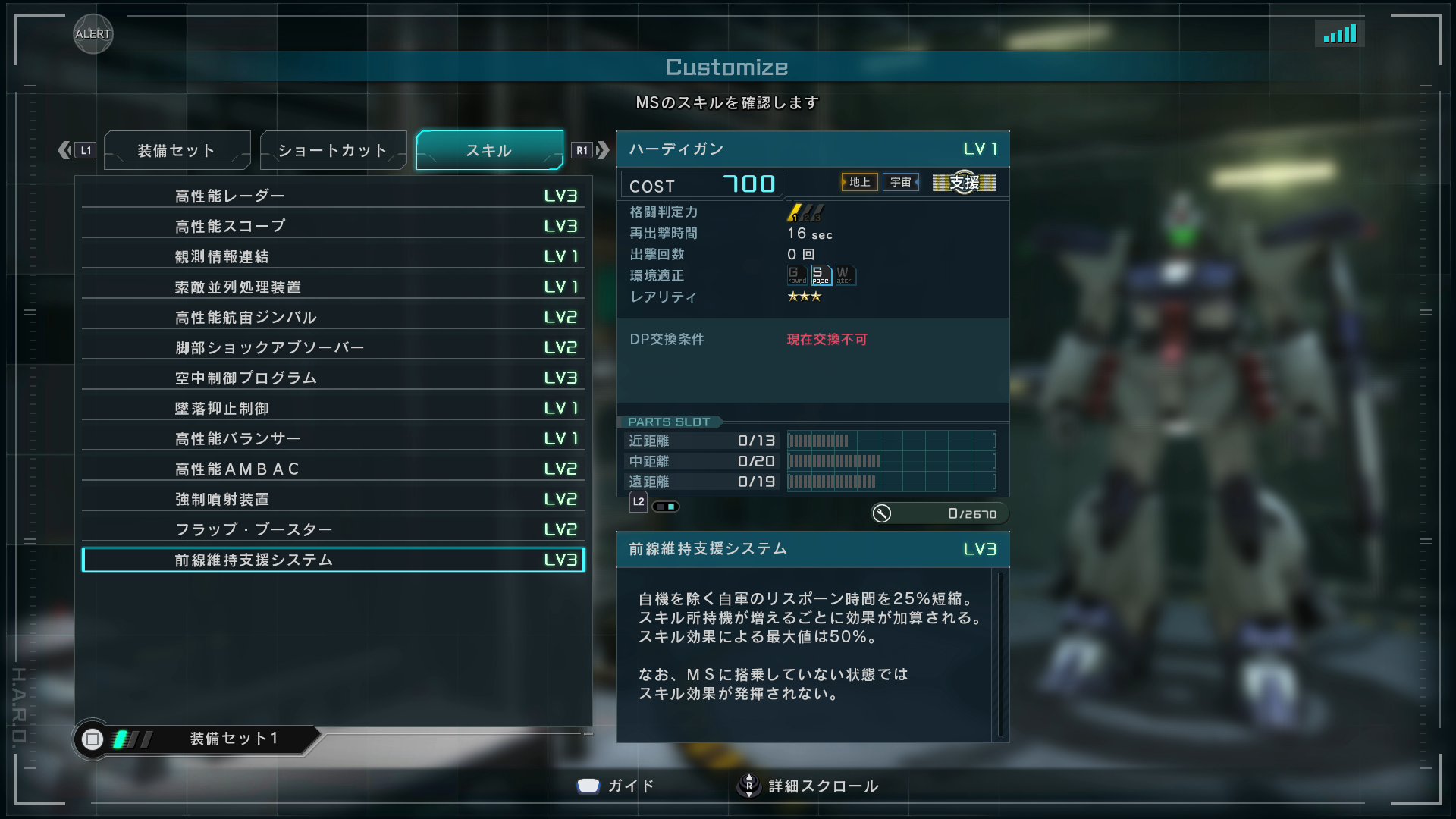Click the 前線維持支援システム skill row
1456x819 pixels.
[x=333, y=560]
